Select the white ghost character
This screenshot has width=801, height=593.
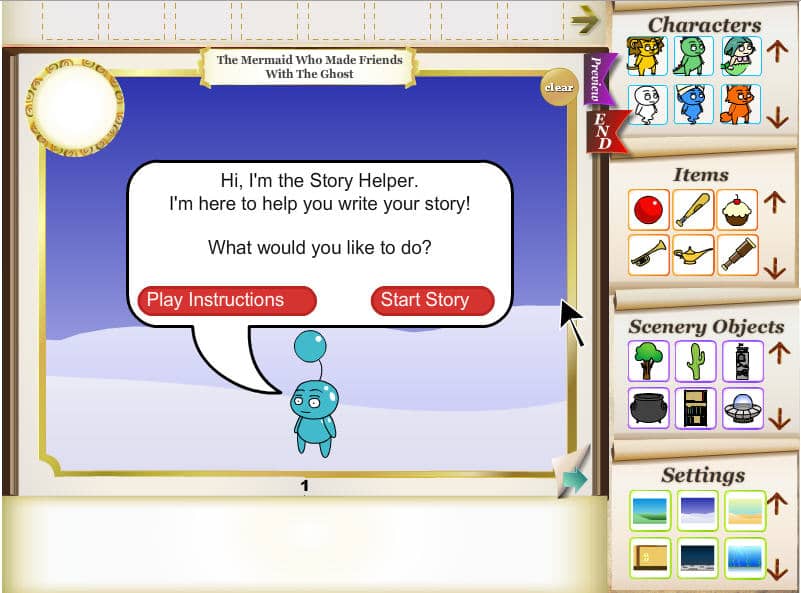coord(647,104)
